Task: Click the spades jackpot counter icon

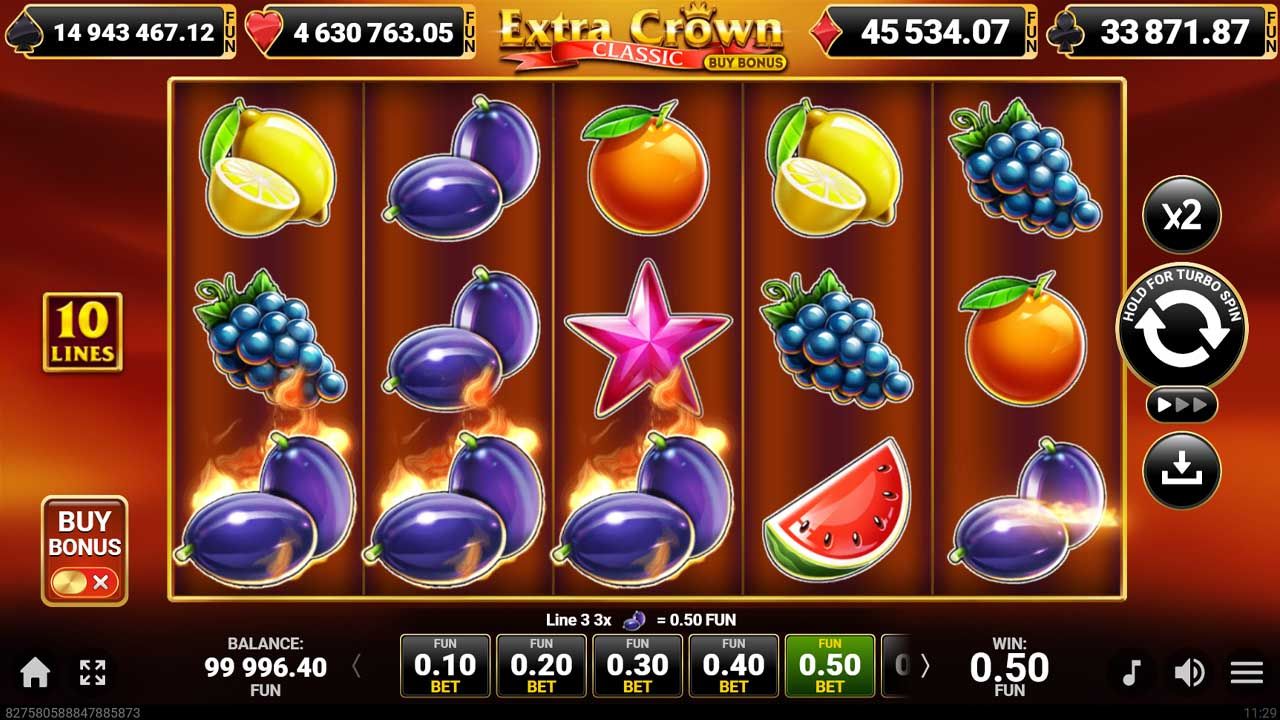Action: click(x=25, y=31)
